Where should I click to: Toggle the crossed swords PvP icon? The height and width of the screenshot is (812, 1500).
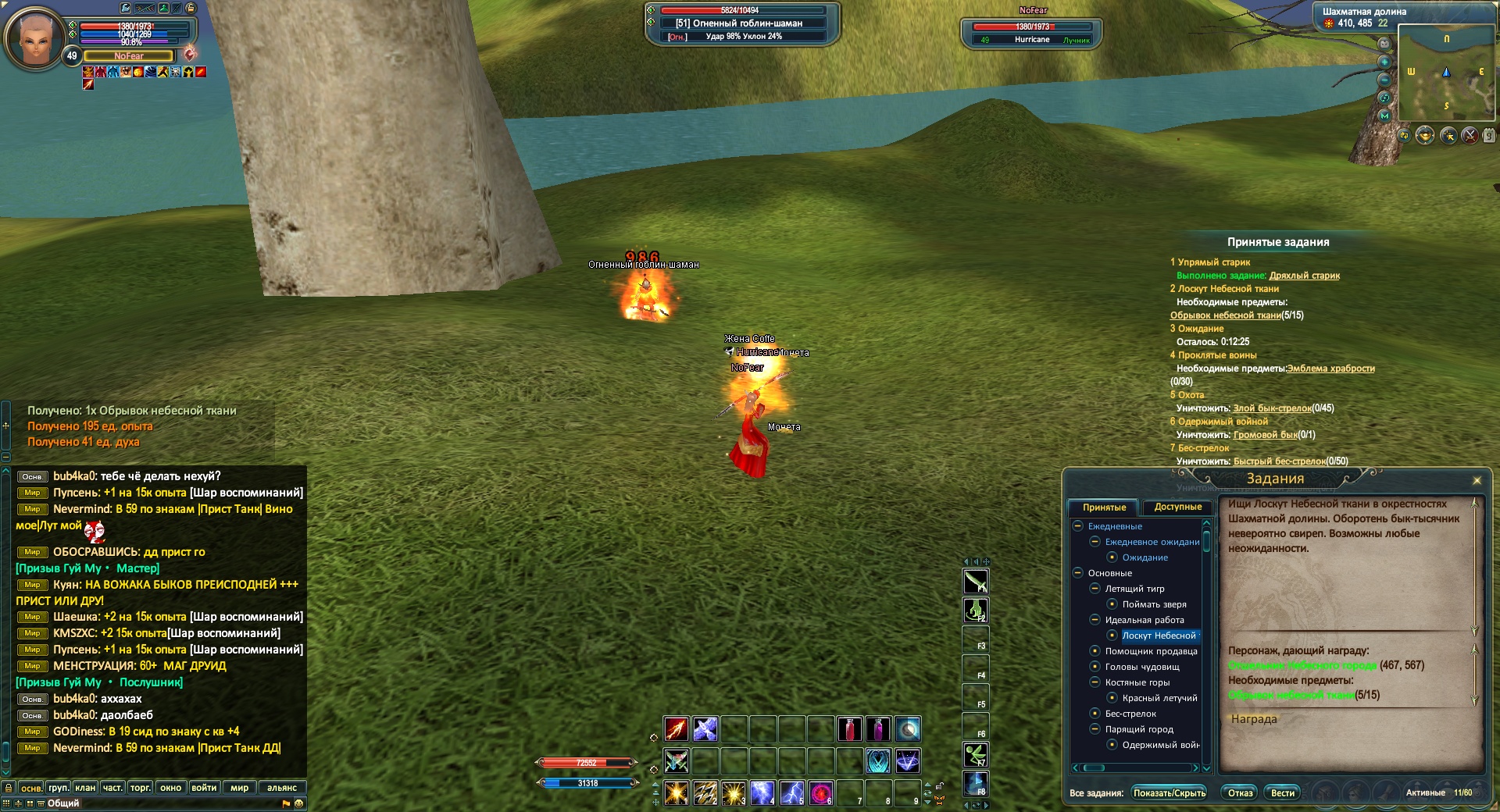tap(1470, 135)
